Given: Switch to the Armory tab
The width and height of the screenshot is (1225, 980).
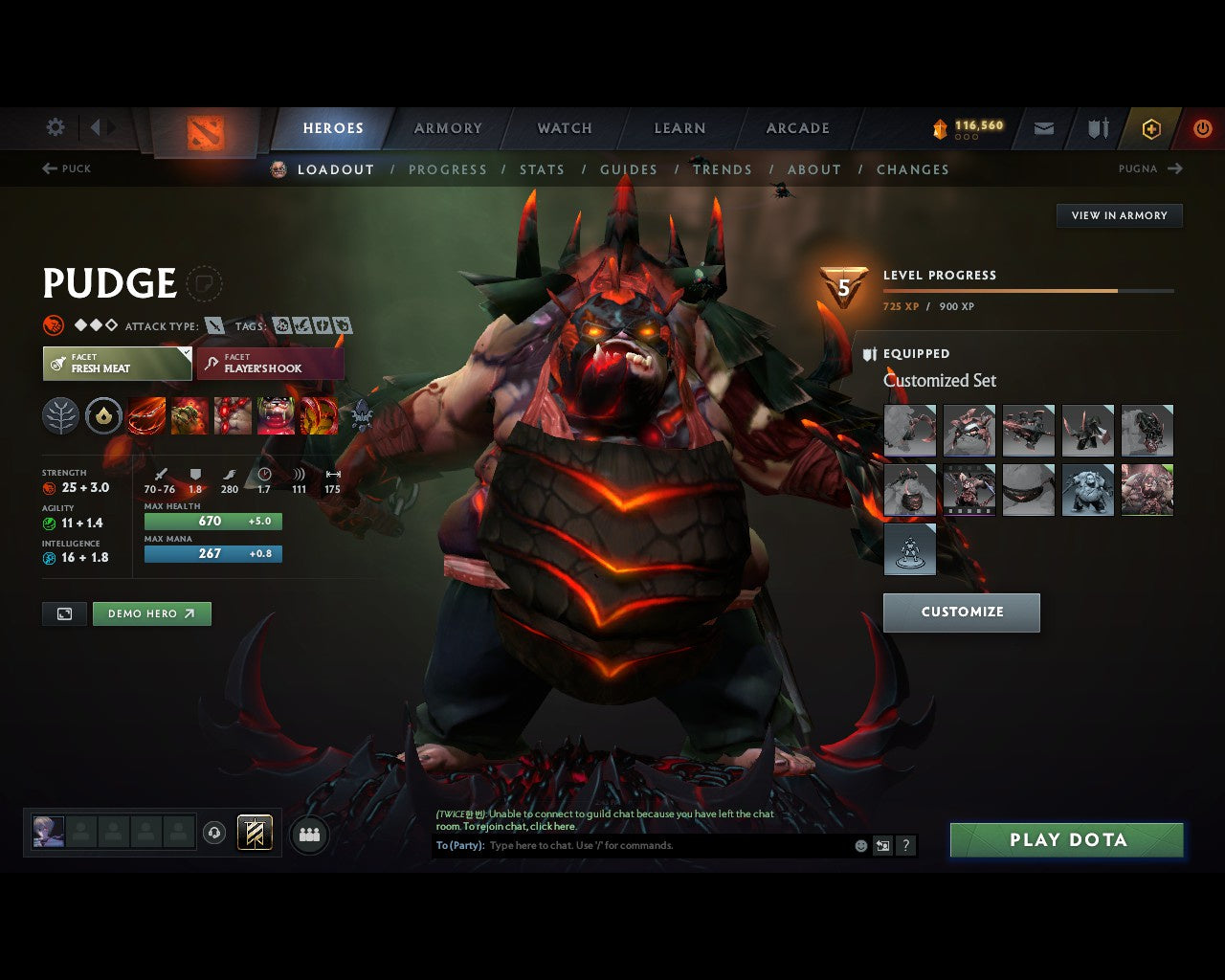Looking at the screenshot, I should tap(448, 128).
